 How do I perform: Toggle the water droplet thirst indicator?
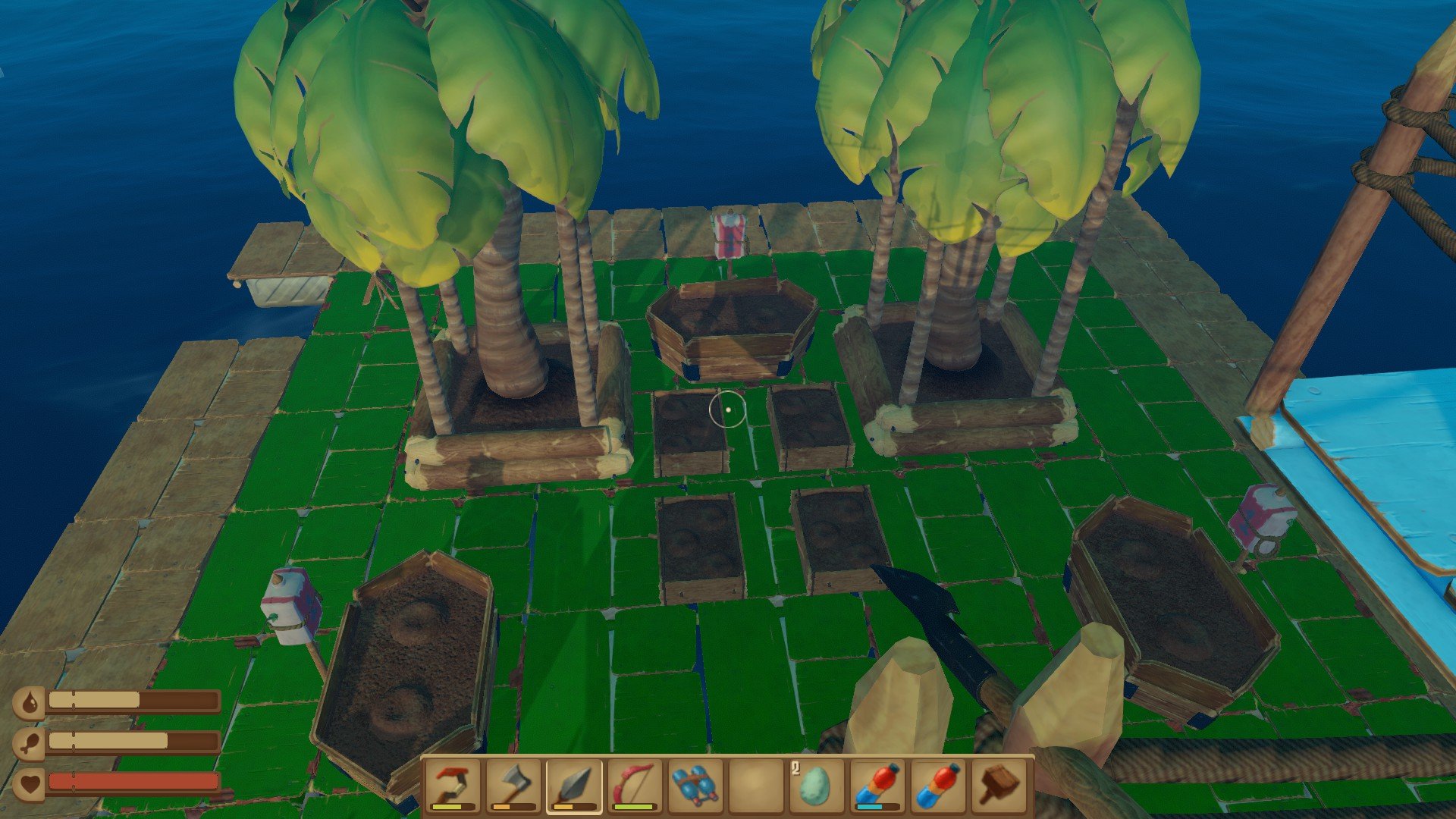click(x=31, y=704)
